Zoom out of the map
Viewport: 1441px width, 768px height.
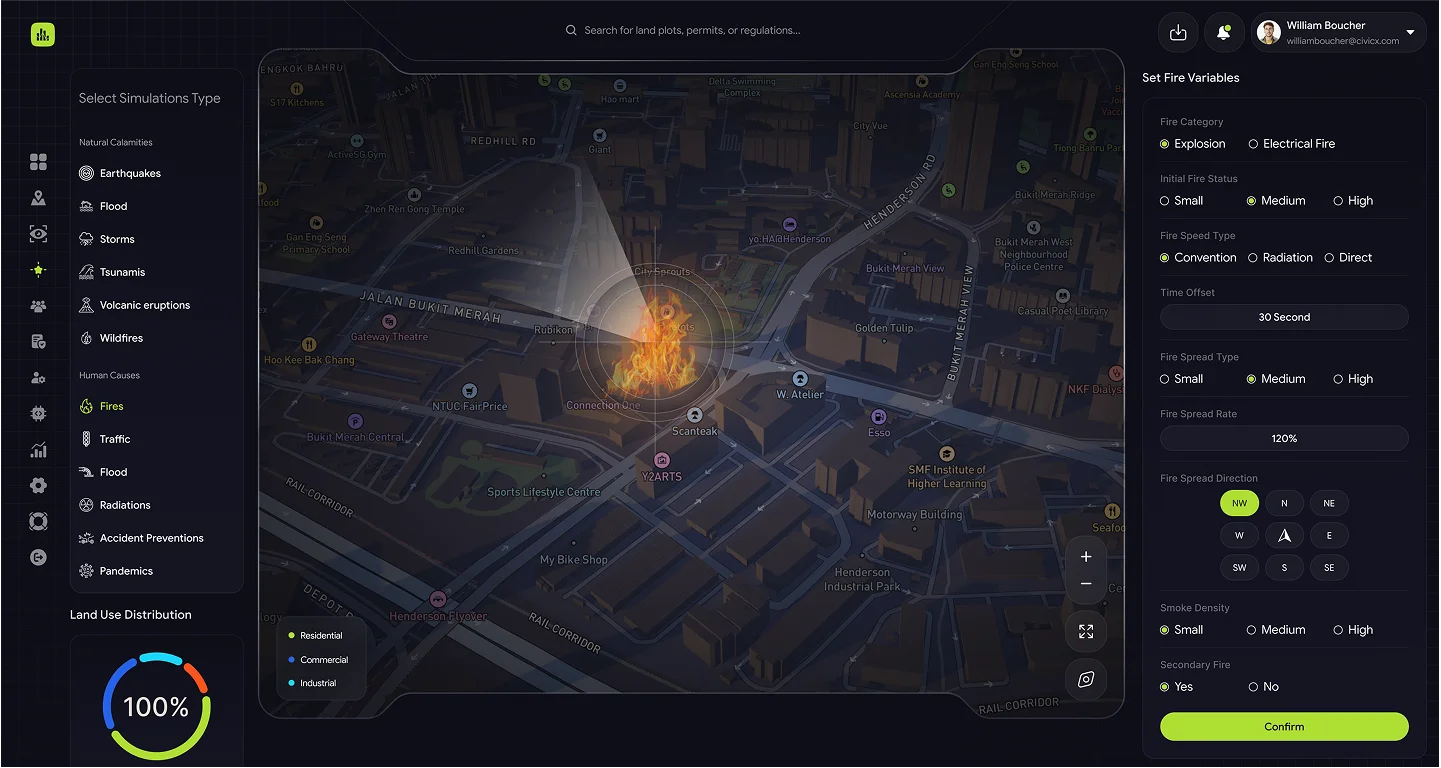point(1086,584)
